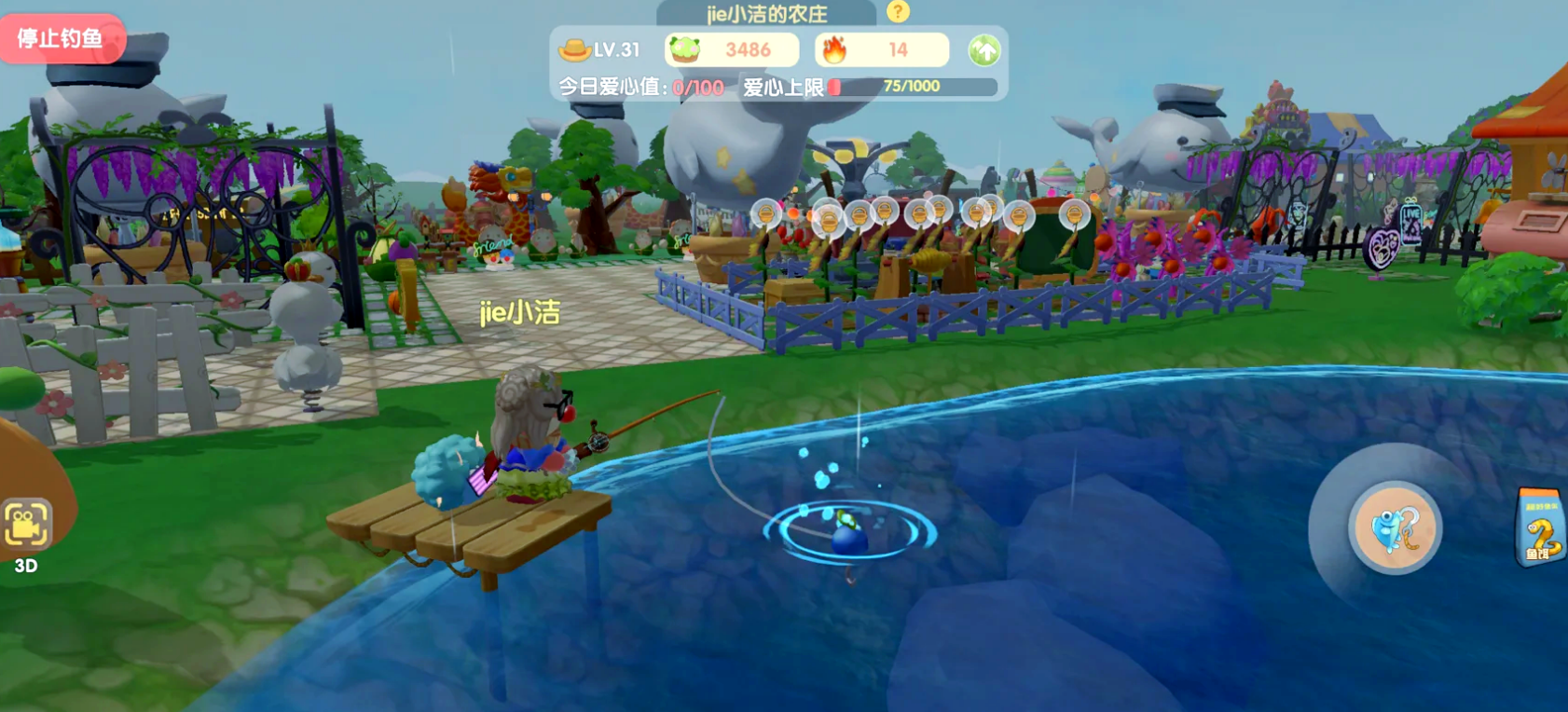
Task: Open the yellow question mark help
Action: (x=898, y=11)
